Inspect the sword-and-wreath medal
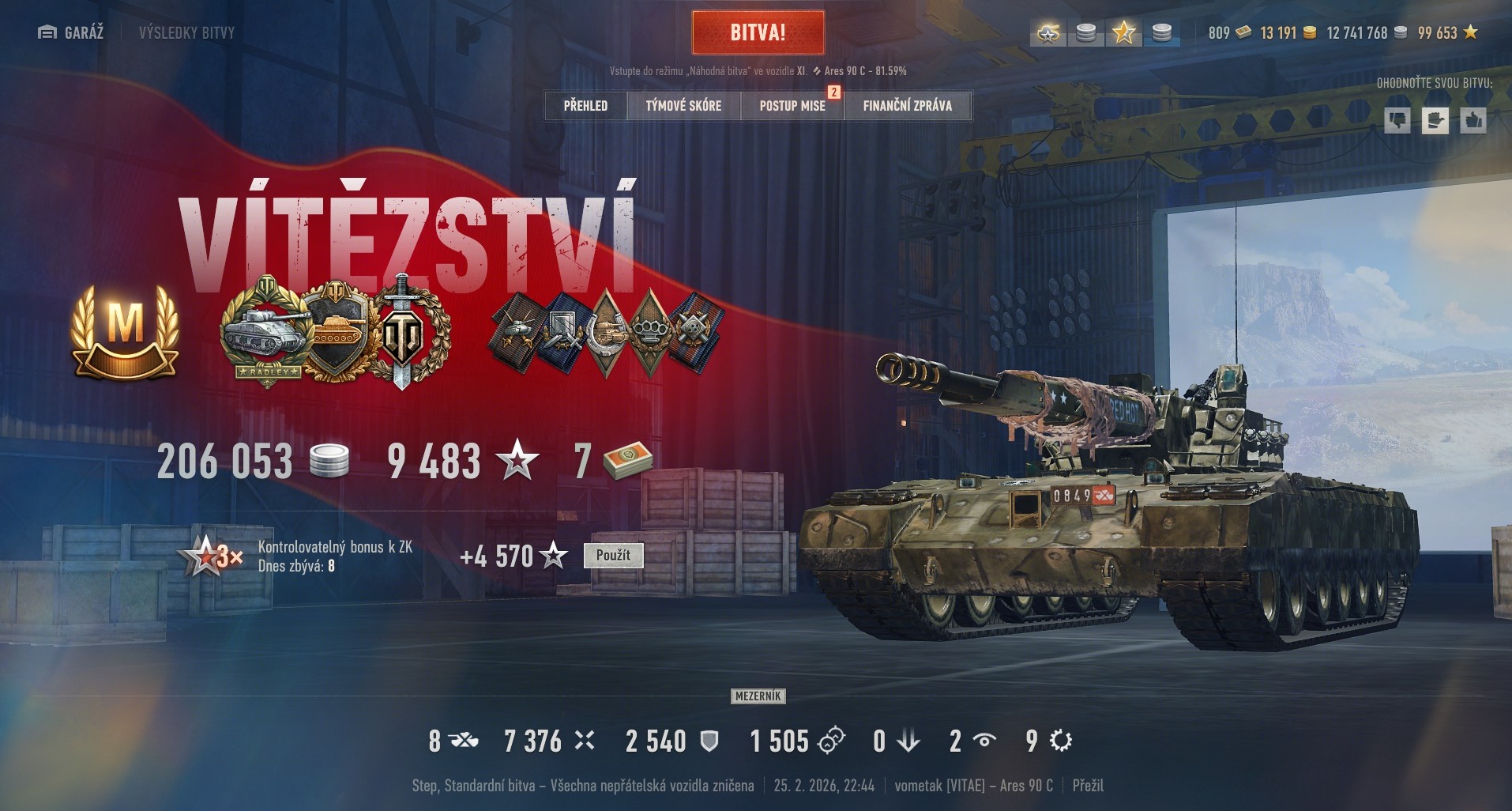 (402, 331)
